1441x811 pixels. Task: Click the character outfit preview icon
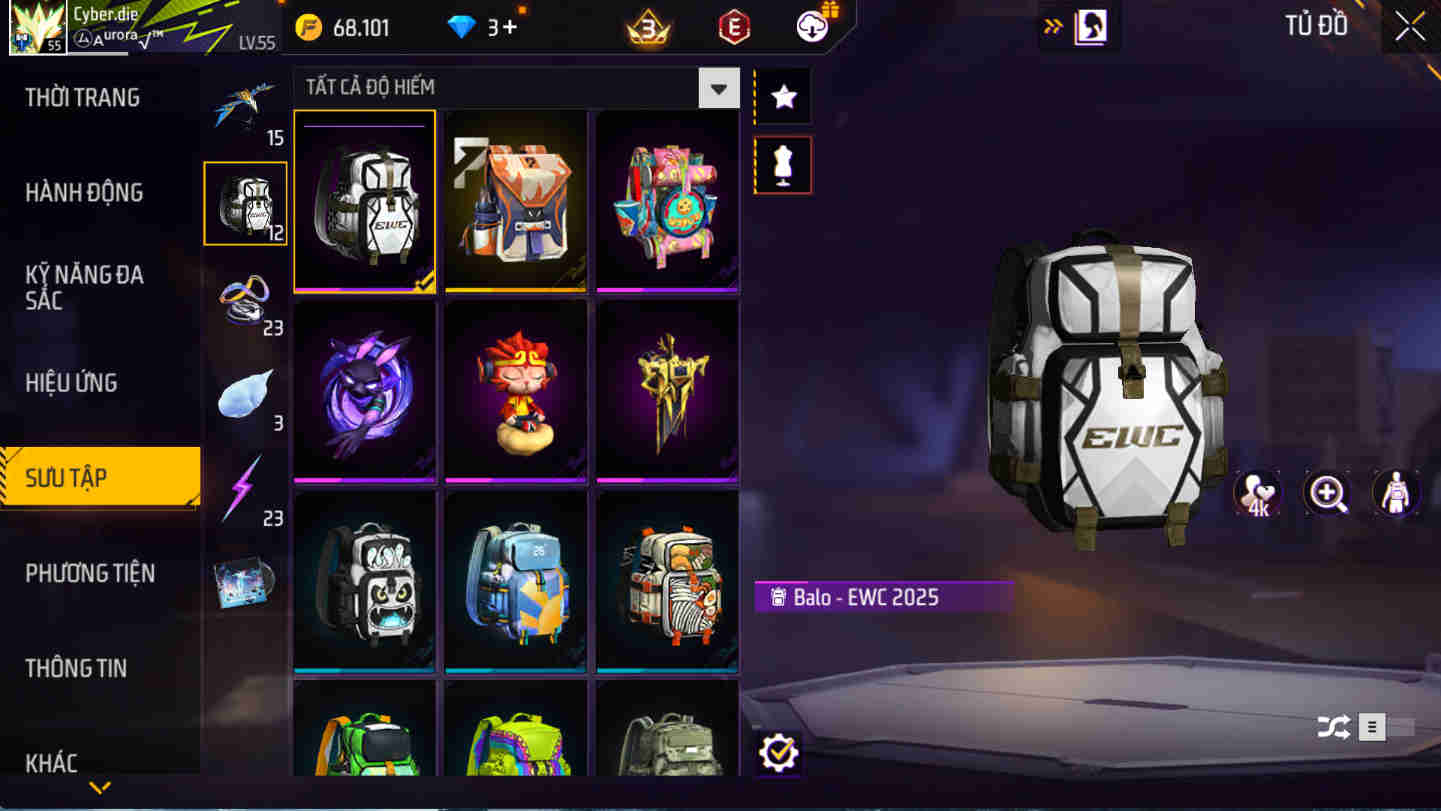pyautogui.click(x=1396, y=493)
